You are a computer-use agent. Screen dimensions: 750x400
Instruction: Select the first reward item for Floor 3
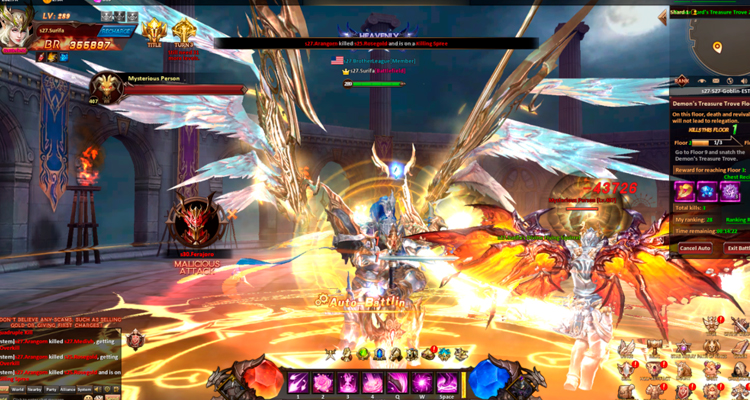coord(685,190)
